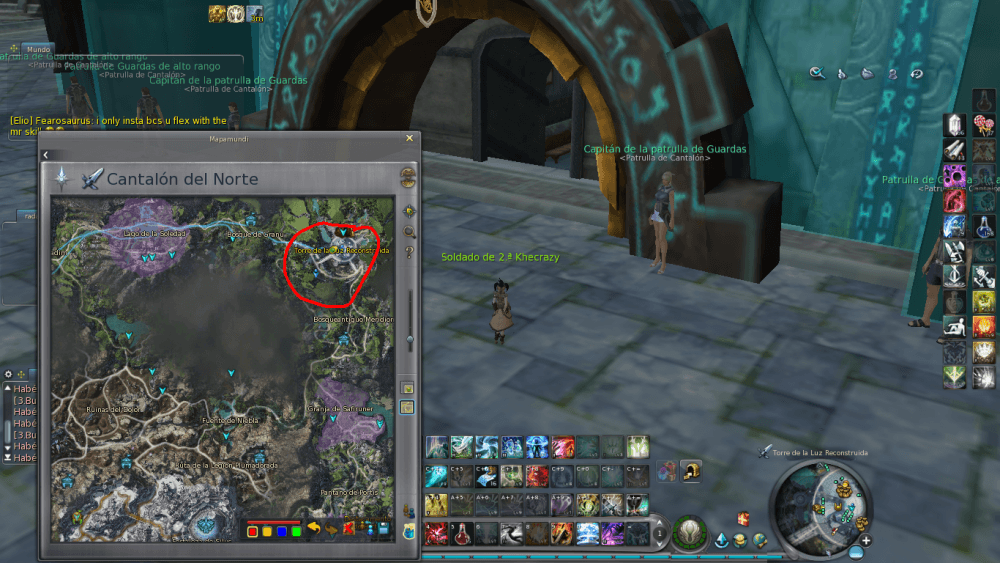The image size is (1000, 563).
Task: Select the Mundo chat tab
Action: tap(38, 49)
